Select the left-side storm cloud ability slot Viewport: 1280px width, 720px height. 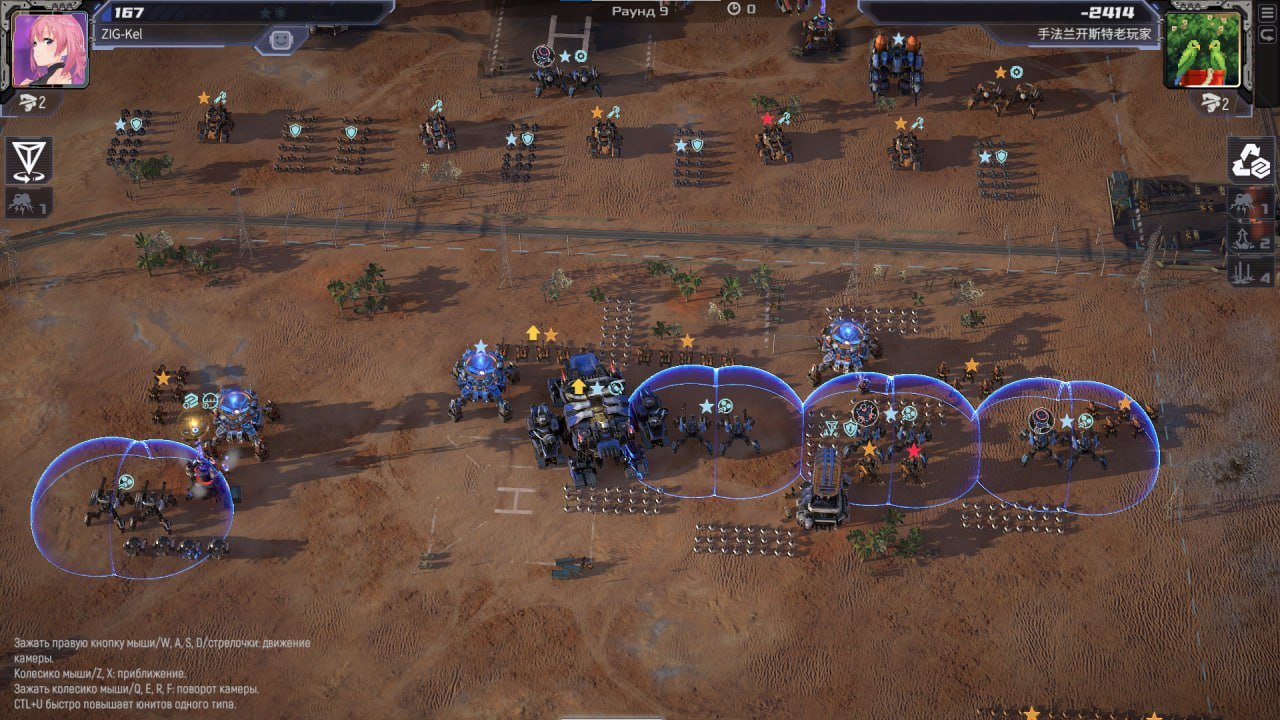coord(29,203)
